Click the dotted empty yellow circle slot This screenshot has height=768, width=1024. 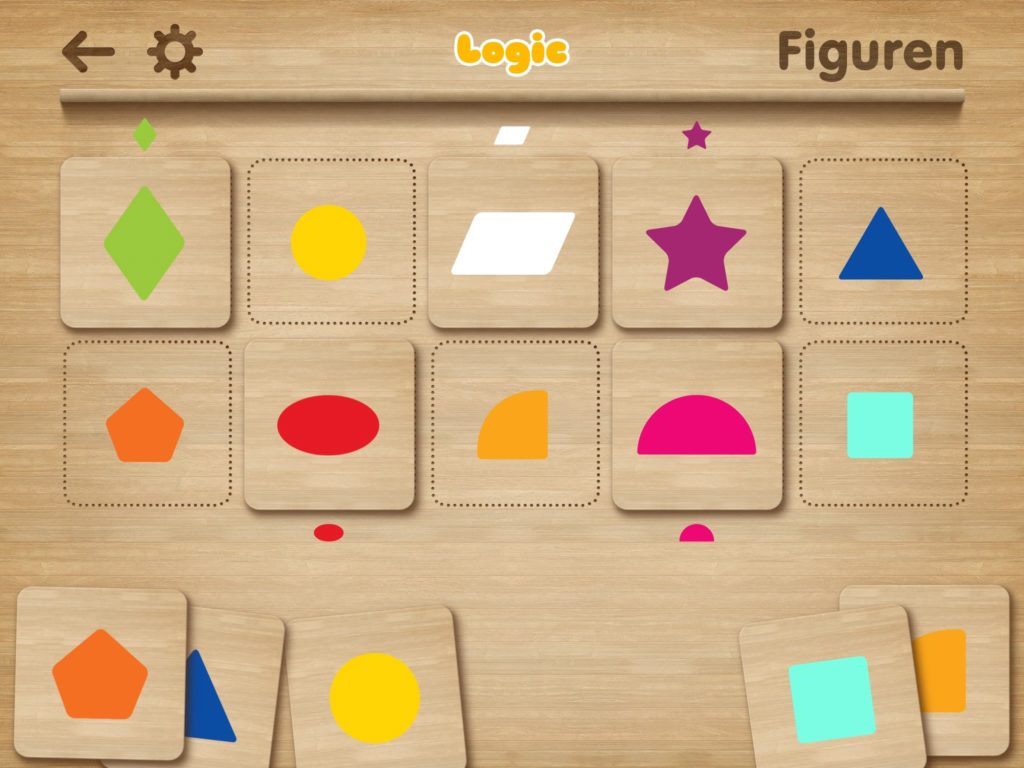pyautogui.click(x=330, y=242)
